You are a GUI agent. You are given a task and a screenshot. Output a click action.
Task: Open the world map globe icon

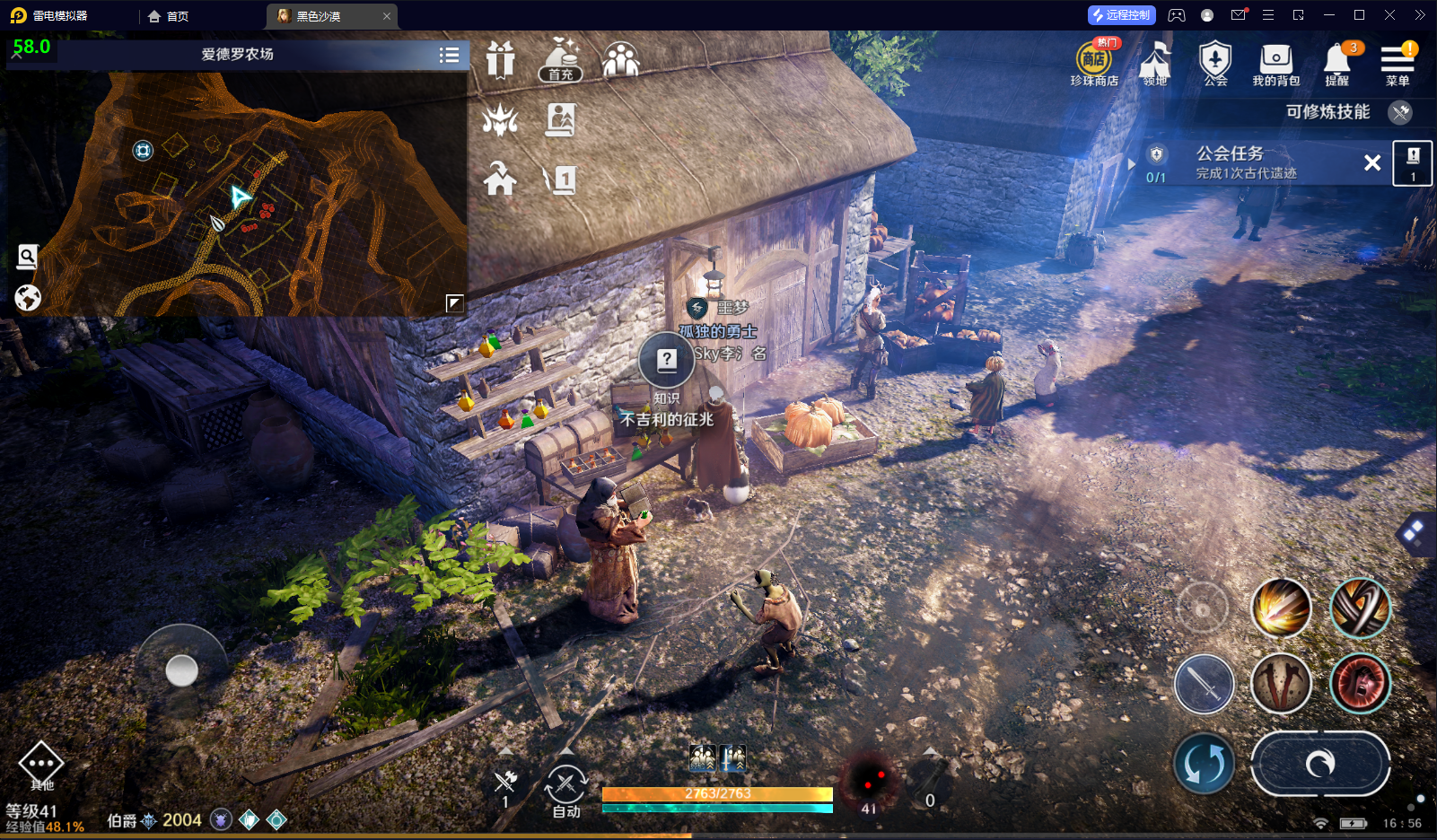pos(28,297)
